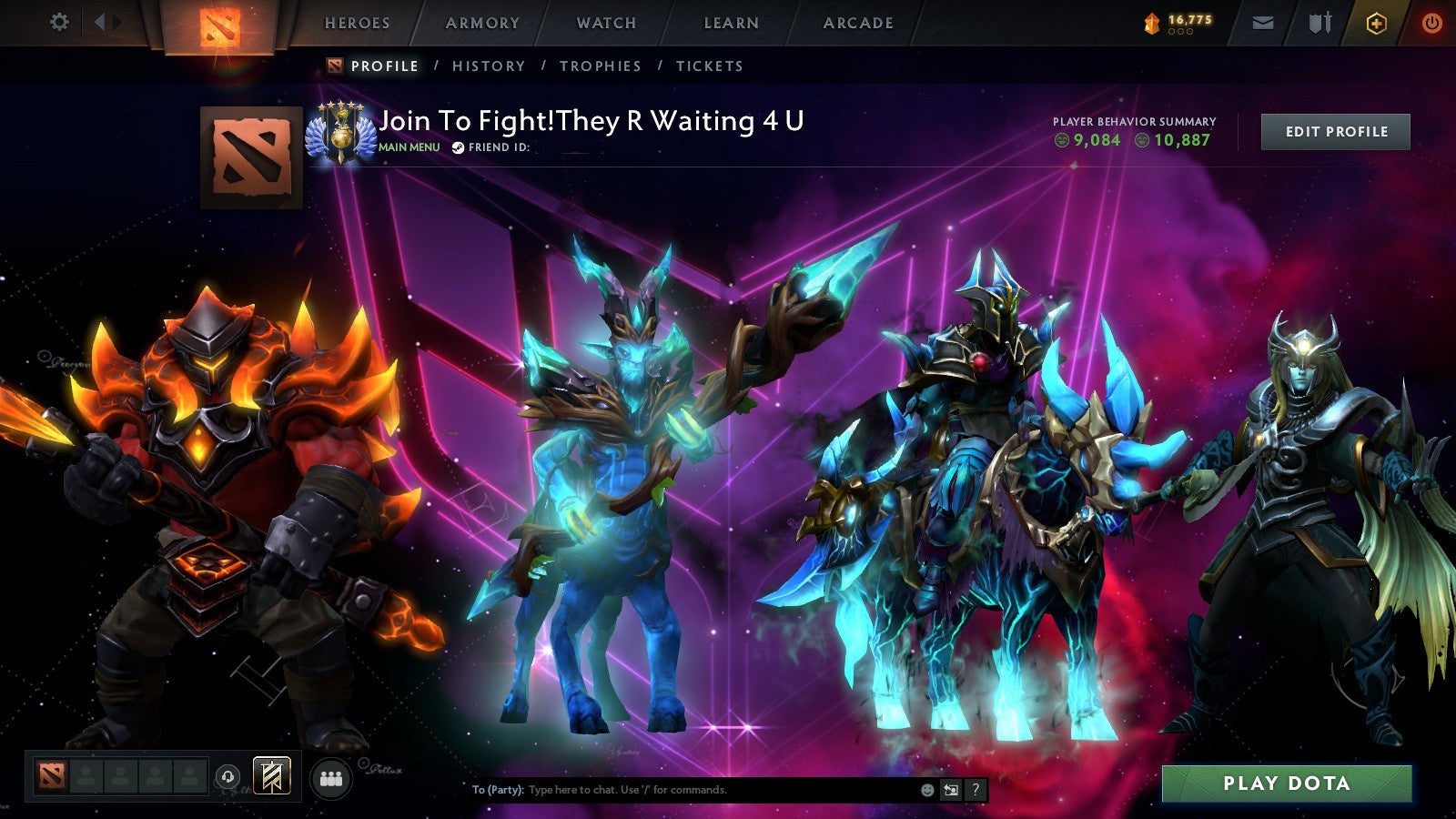Open the notifications mail icon
Viewport: 1456px width, 819px height.
pyautogui.click(x=1263, y=23)
